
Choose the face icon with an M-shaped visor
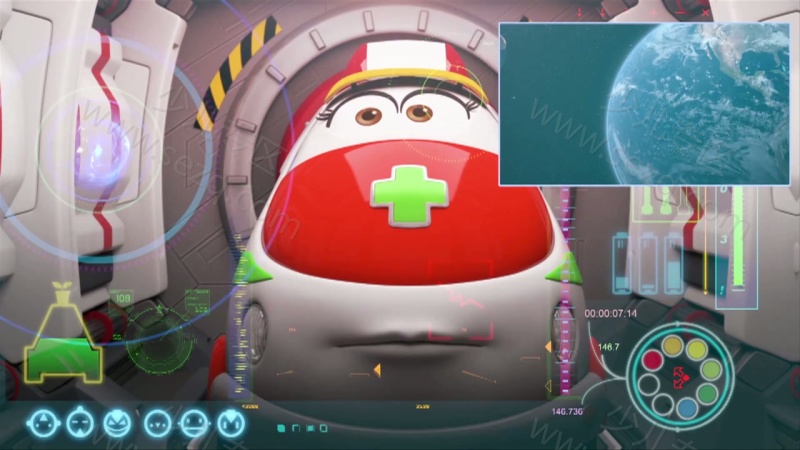point(231,423)
